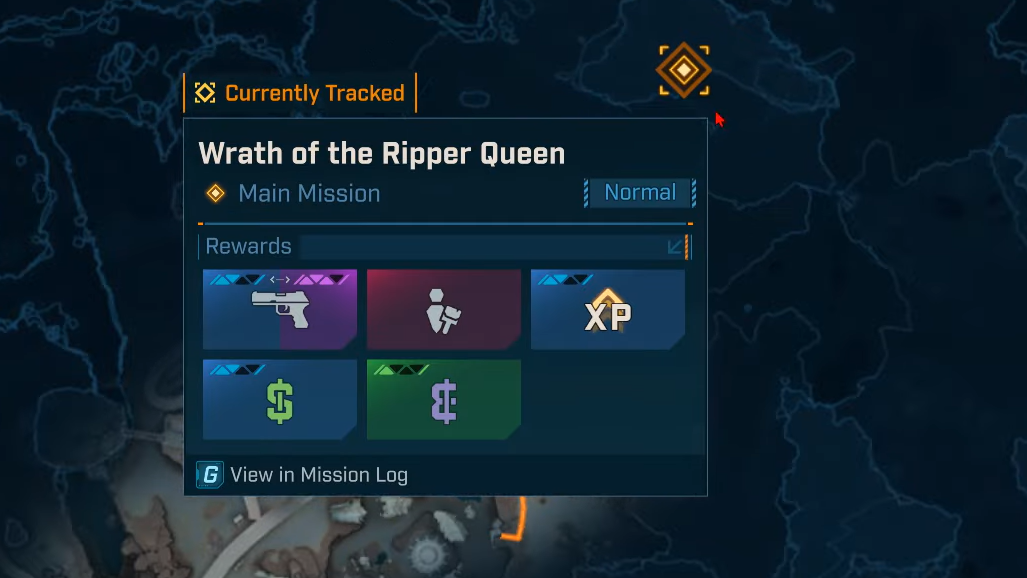This screenshot has height=578, width=1027.
Task: Collapse the Rewards section arrow
Action: [677, 247]
